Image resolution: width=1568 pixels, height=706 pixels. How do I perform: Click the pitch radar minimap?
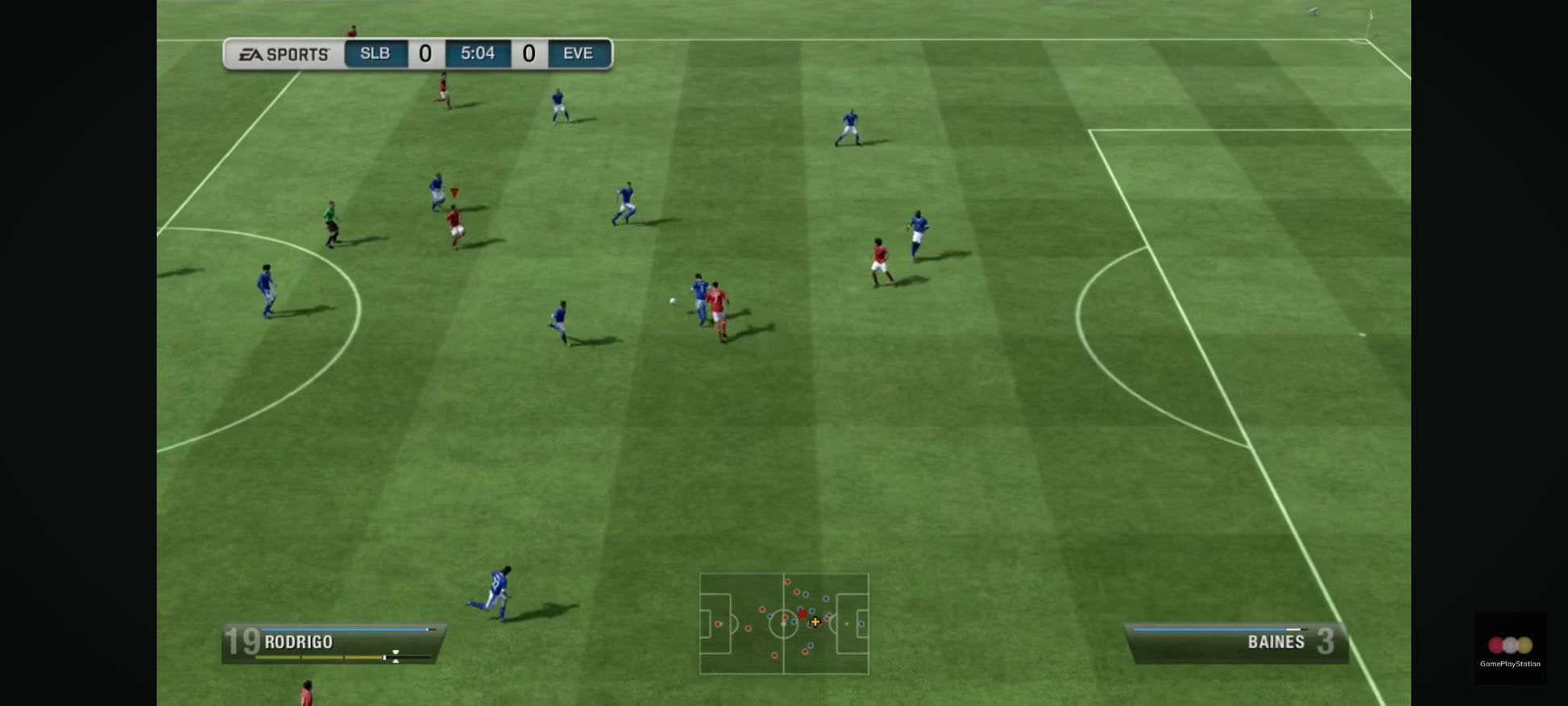[x=784, y=623]
